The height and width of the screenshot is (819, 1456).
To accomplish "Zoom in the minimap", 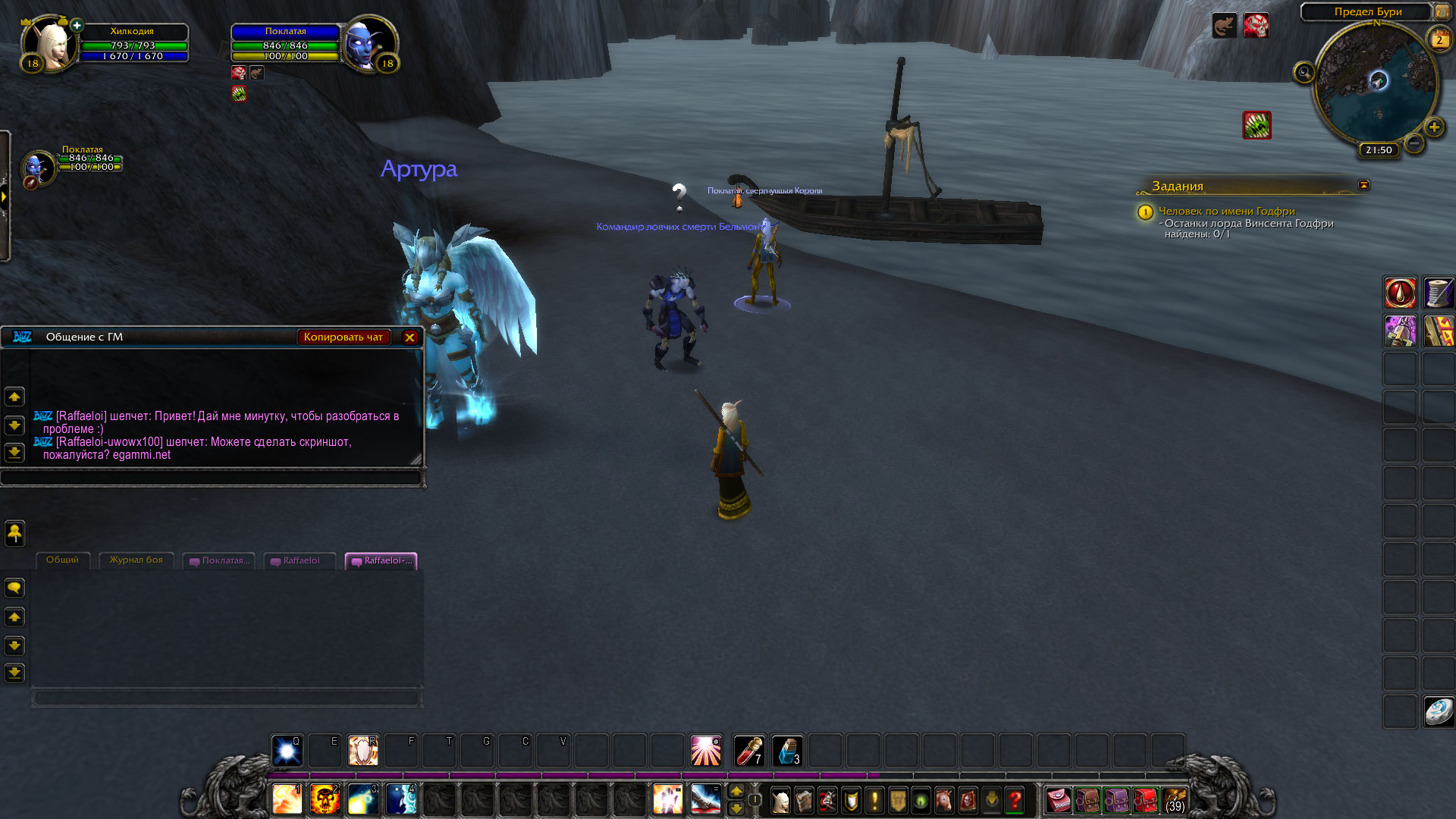I will coord(1433,127).
